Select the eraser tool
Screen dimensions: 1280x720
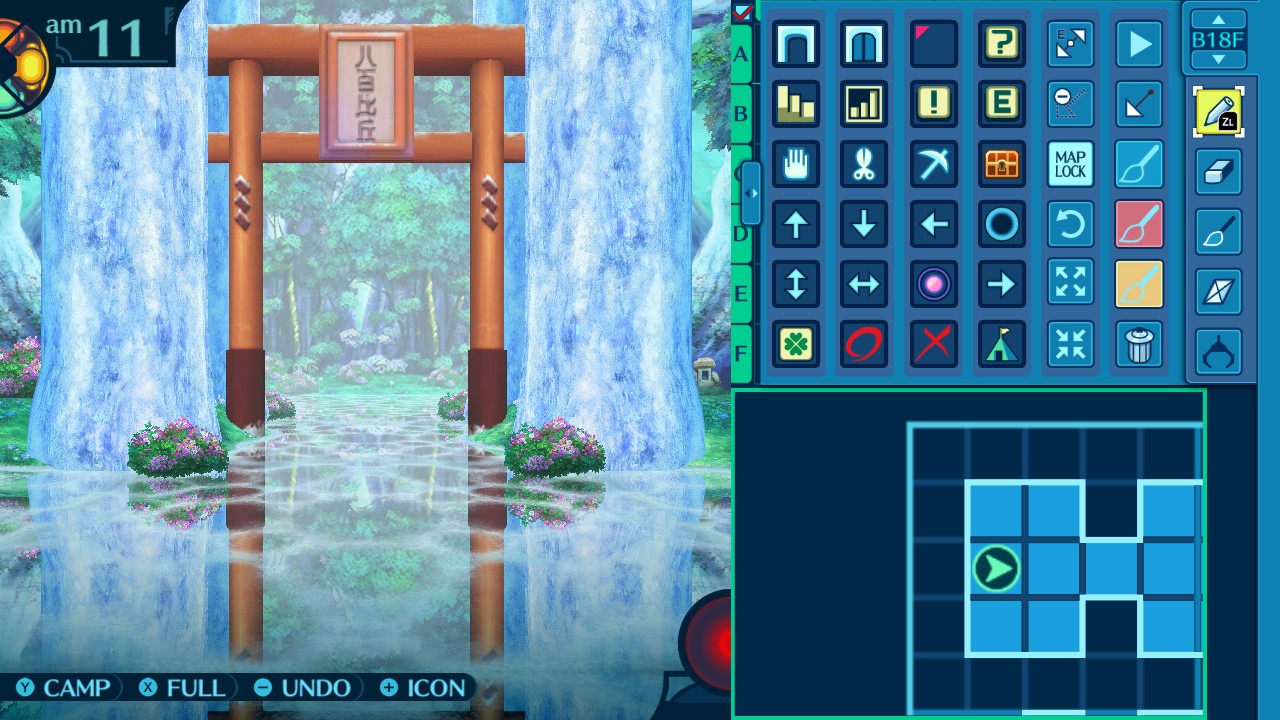pyautogui.click(x=1218, y=172)
